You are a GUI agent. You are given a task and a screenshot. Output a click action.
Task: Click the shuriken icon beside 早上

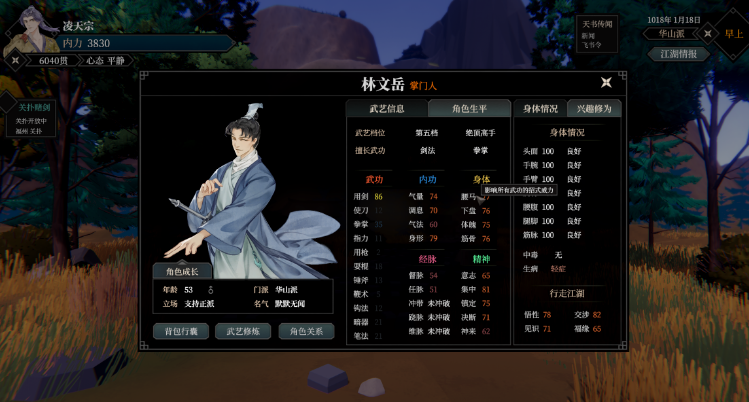[x=708, y=33]
